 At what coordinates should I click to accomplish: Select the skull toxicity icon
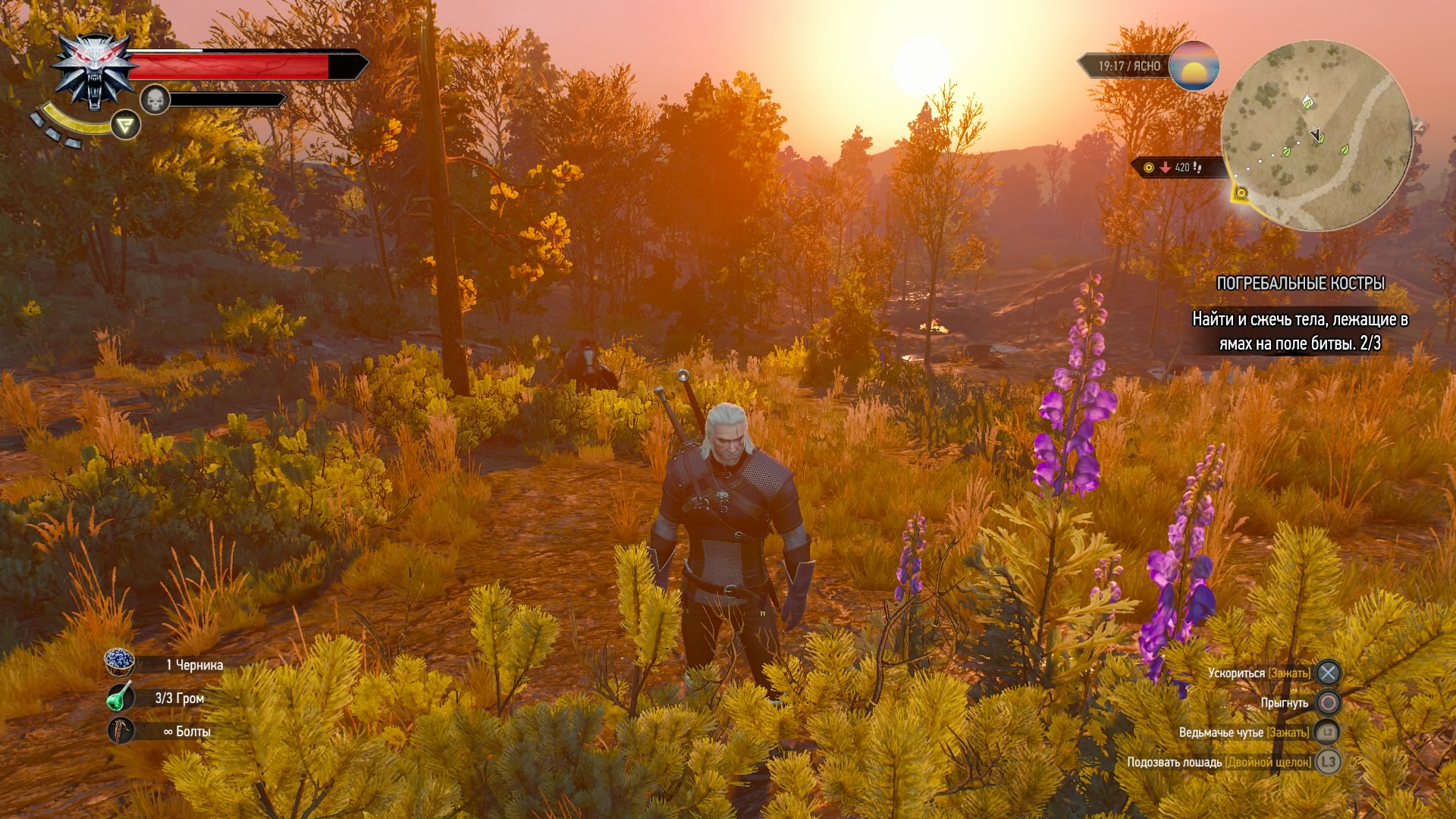click(155, 99)
